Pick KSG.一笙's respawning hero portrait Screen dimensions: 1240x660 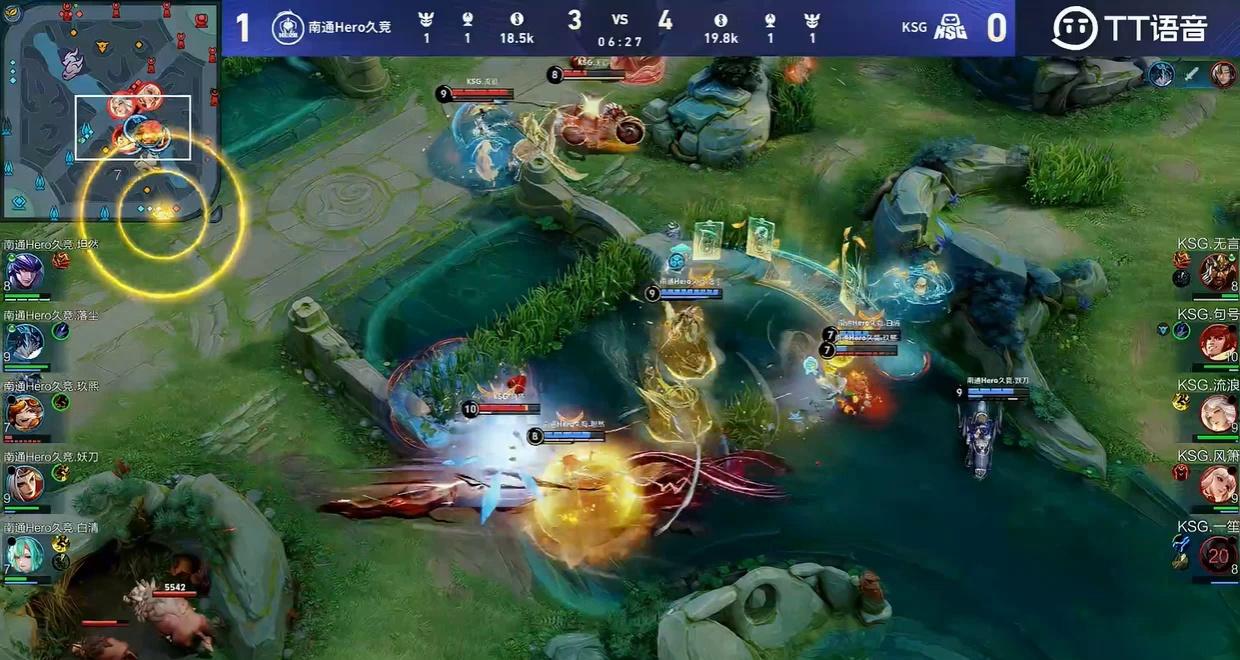(x=1218, y=554)
